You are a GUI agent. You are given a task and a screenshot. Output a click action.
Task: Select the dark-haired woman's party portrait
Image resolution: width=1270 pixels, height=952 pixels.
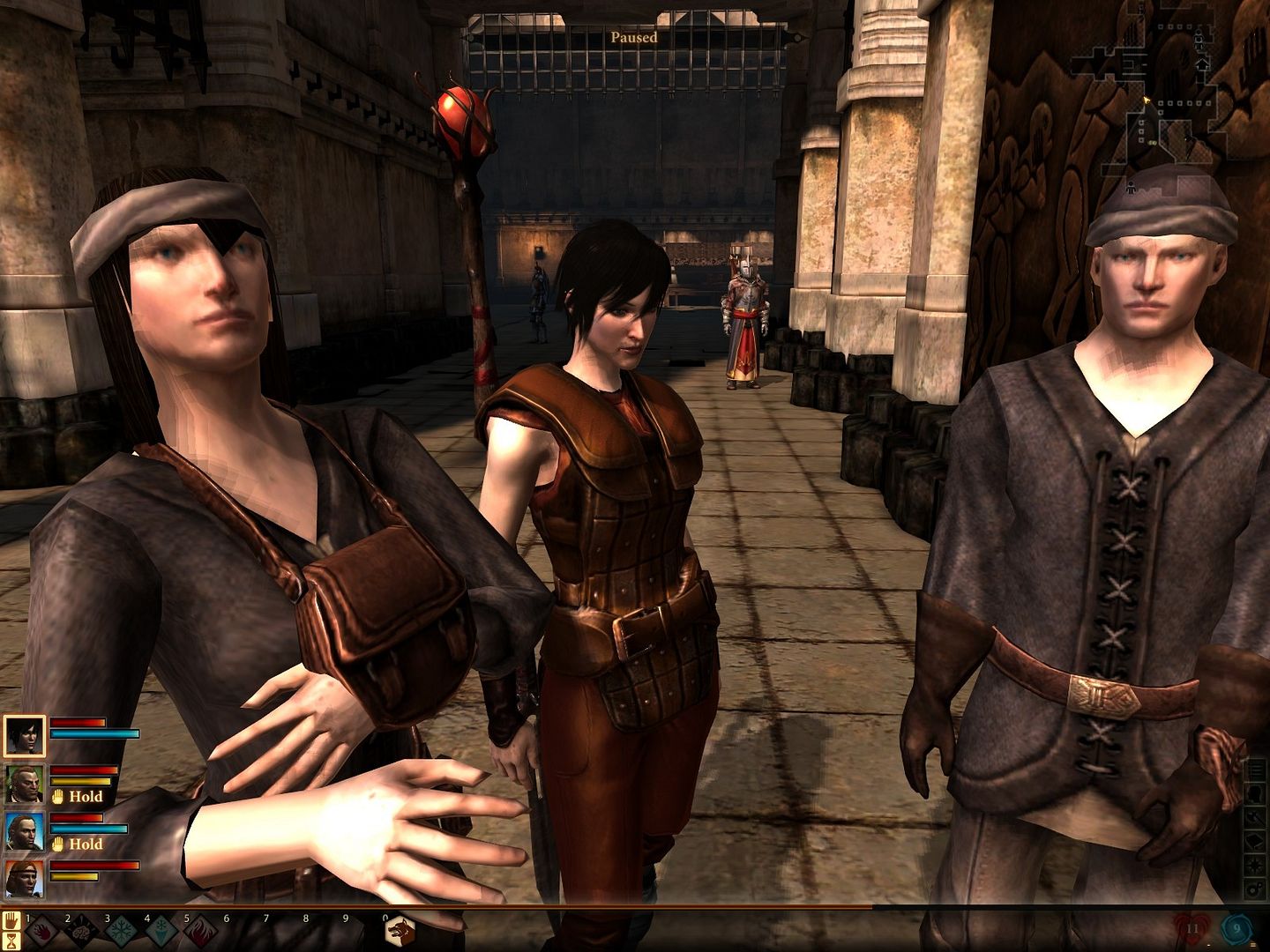click(x=24, y=735)
